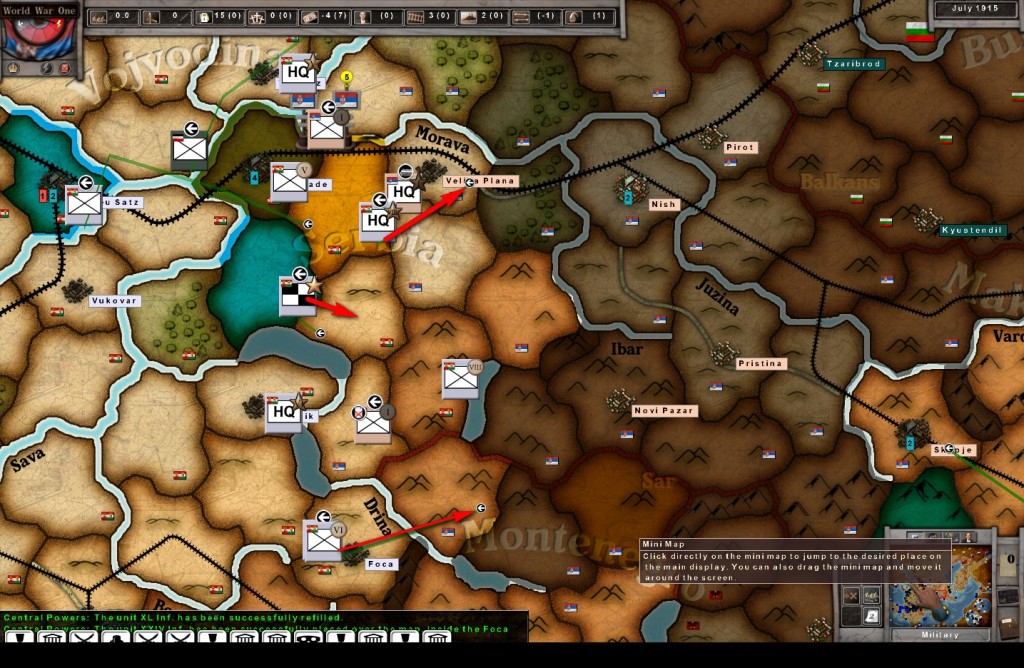Select the grey-topped infantry unit counter

(188, 150)
